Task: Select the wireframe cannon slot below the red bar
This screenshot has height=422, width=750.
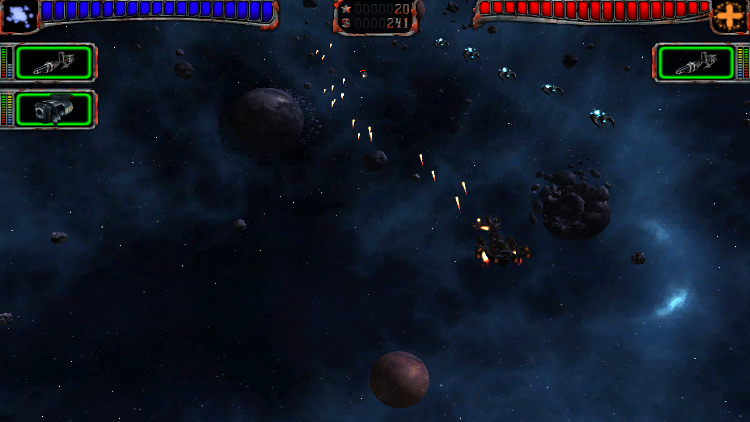Action: point(696,63)
